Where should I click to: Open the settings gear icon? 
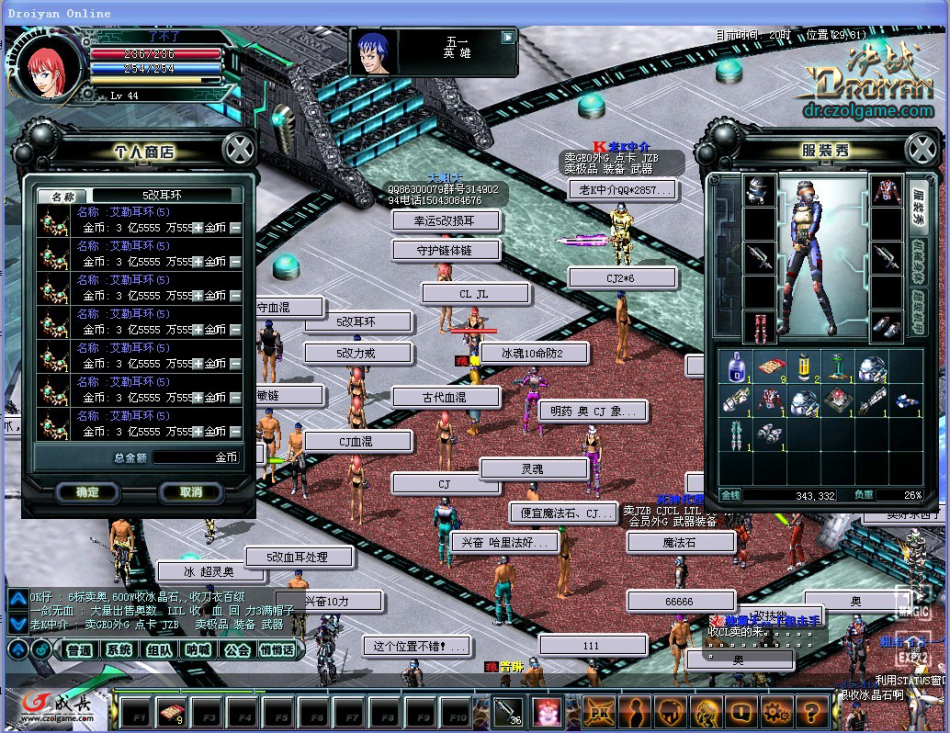[x=777, y=712]
